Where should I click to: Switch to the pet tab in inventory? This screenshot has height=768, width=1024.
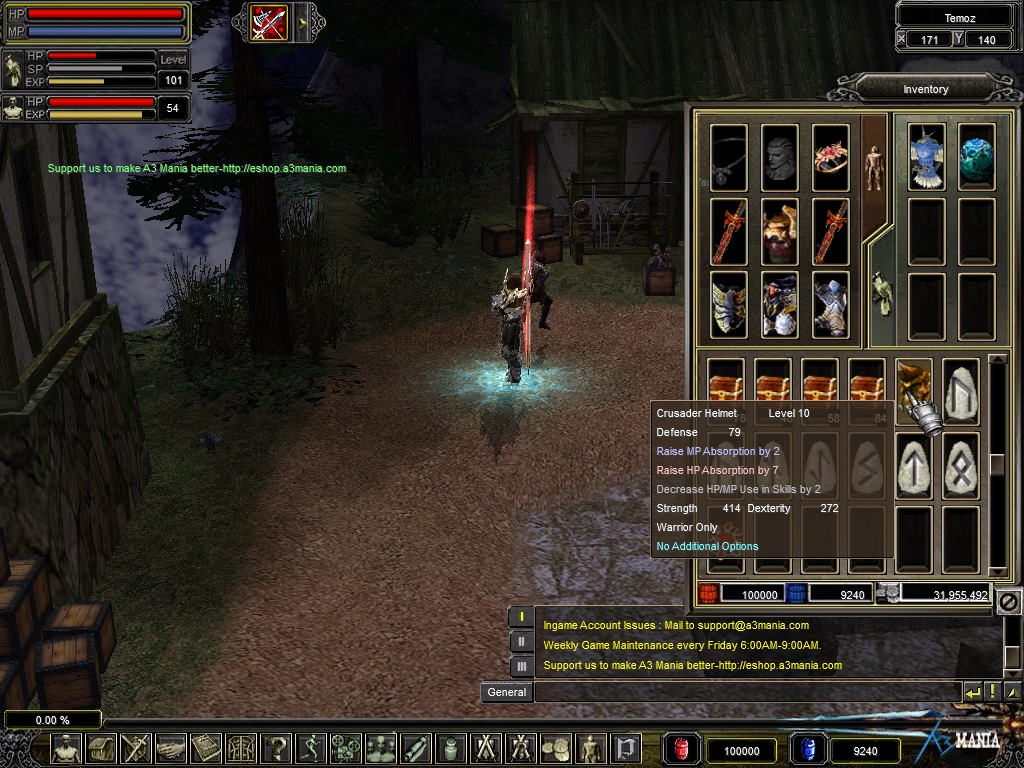click(880, 290)
